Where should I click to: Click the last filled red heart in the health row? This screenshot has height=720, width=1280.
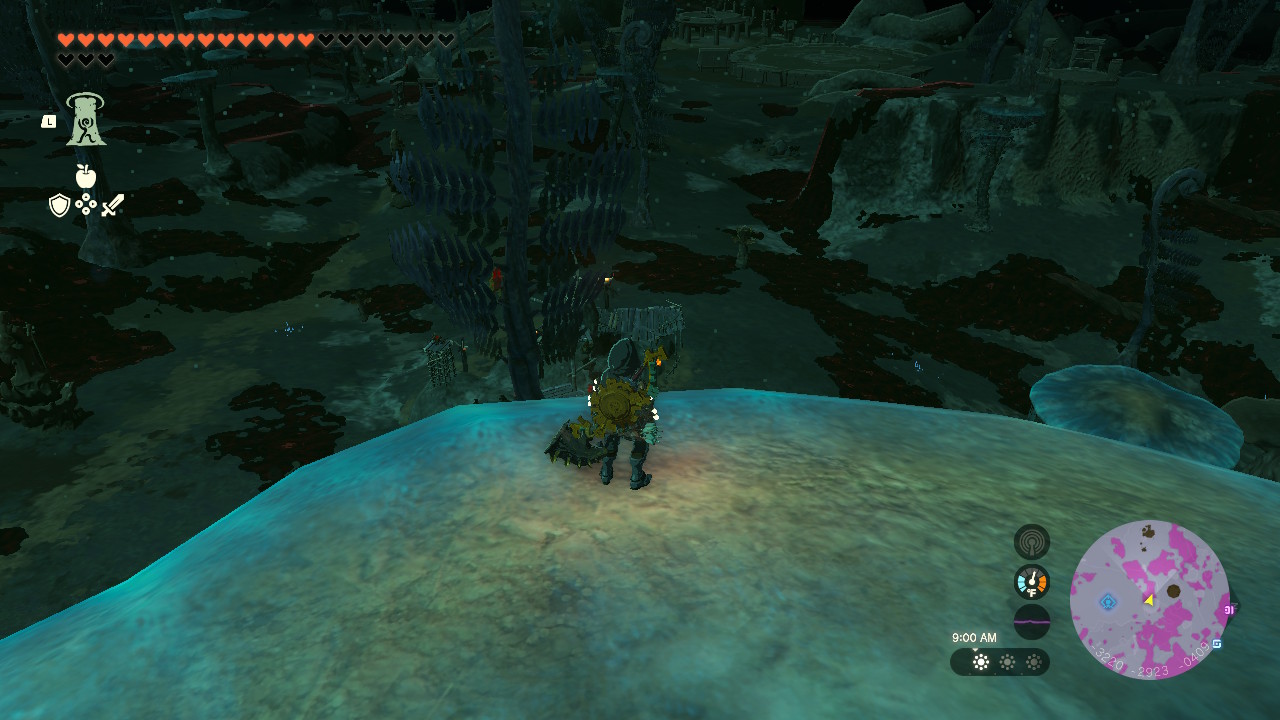[x=303, y=38]
